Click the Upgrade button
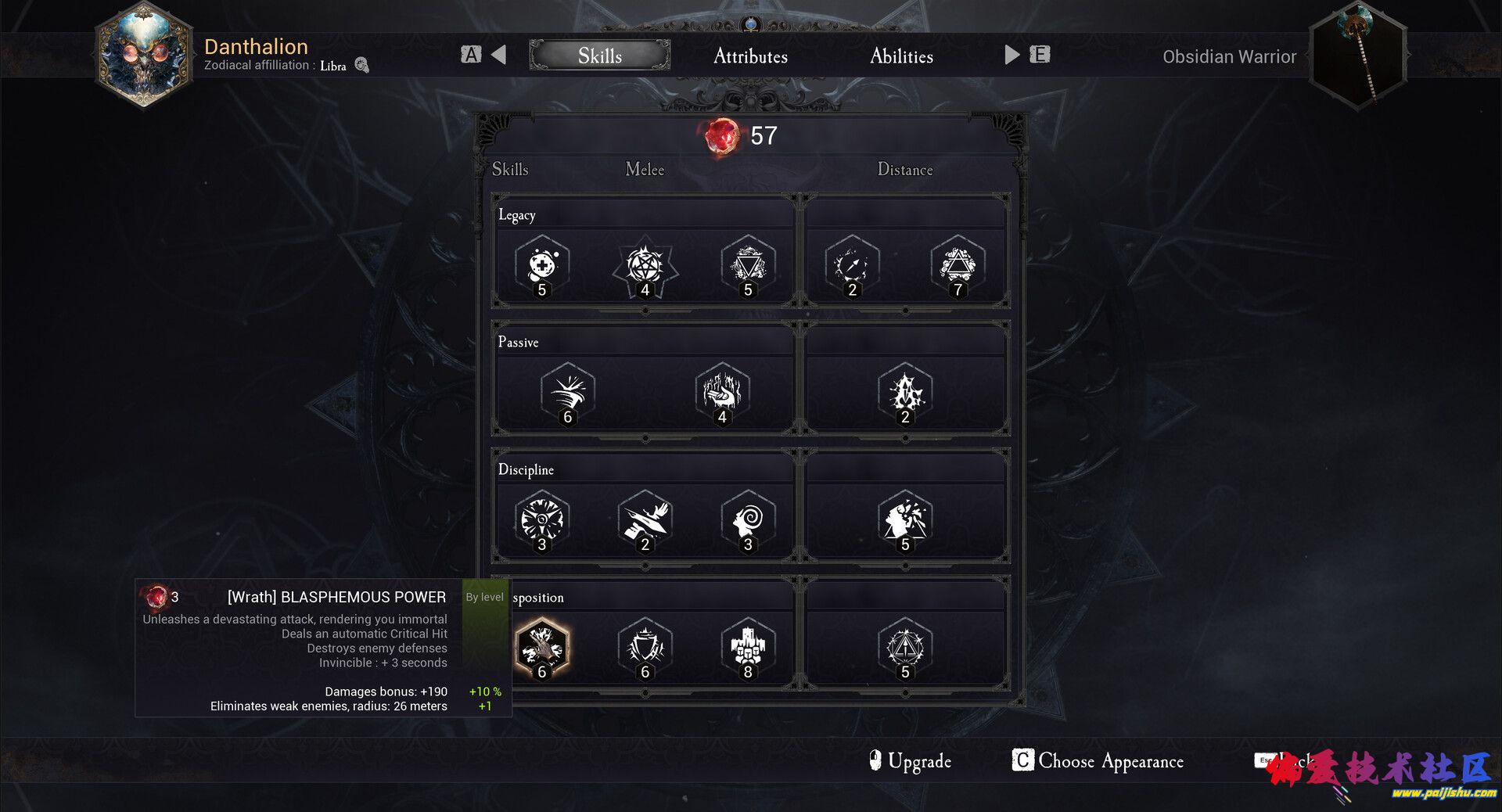 (x=911, y=760)
